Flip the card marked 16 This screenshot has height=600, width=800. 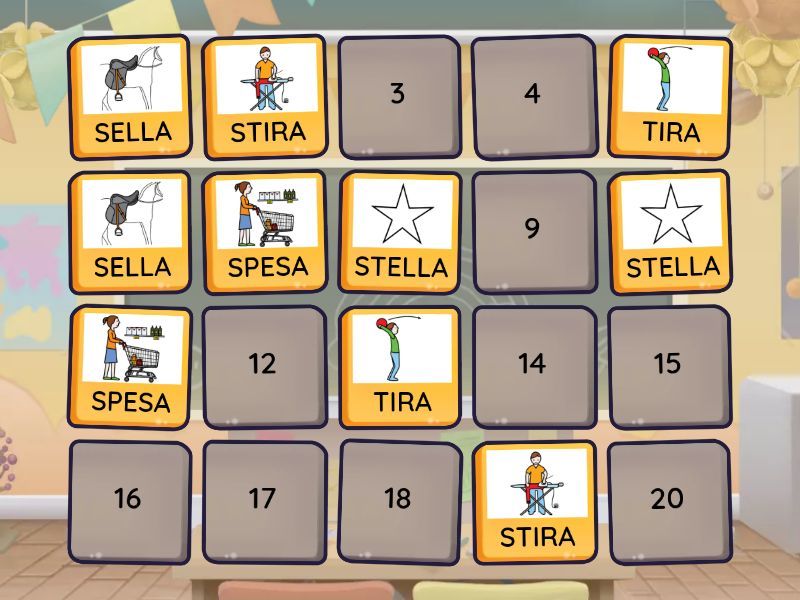tap(129, 500)
